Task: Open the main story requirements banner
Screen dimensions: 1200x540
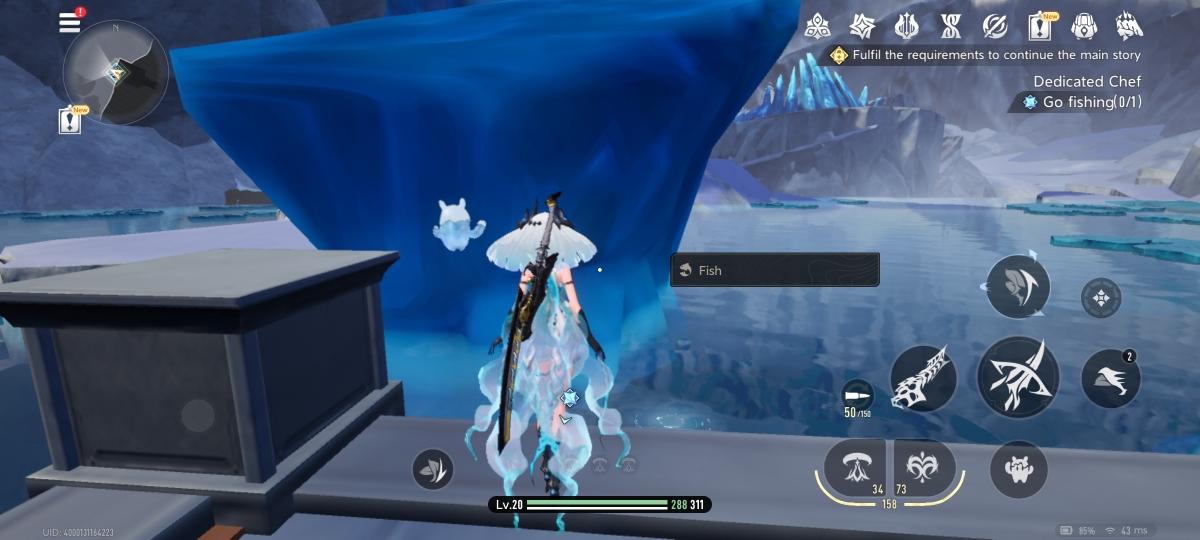Action: coord(985,55)
